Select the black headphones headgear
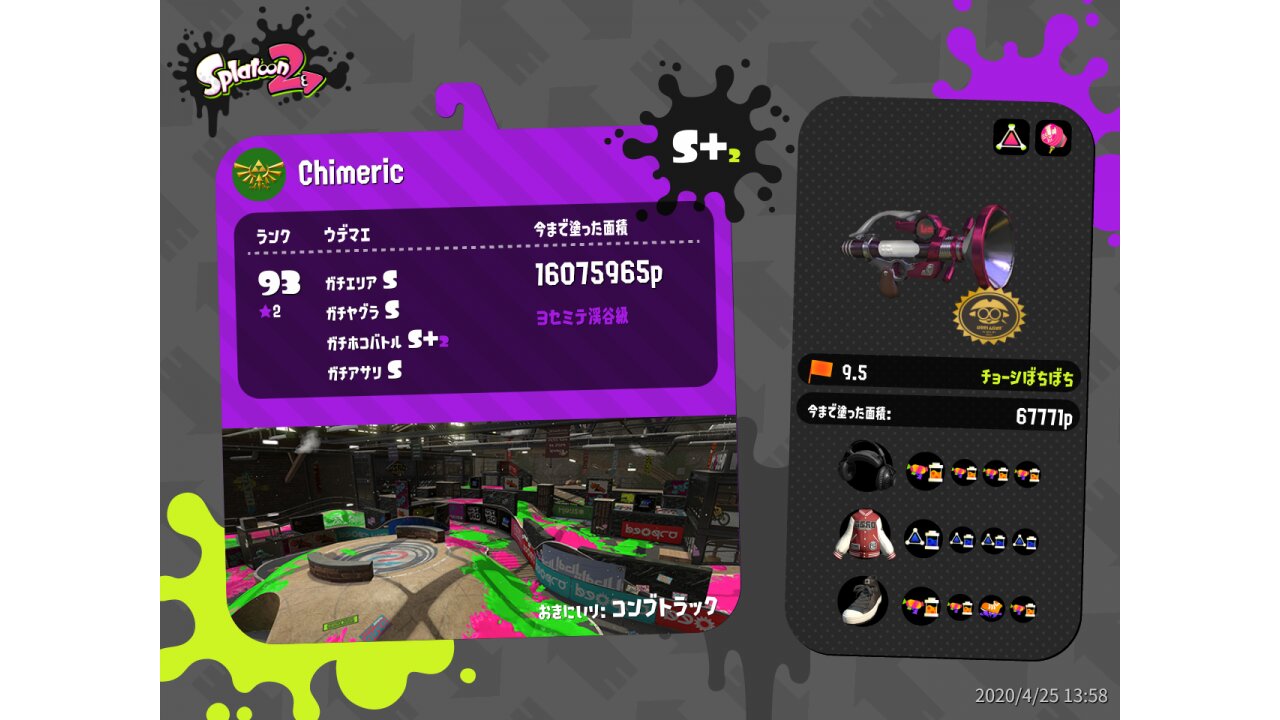Image resolution: width=1280 pixels, height=720 pixels. coord(865,466)
